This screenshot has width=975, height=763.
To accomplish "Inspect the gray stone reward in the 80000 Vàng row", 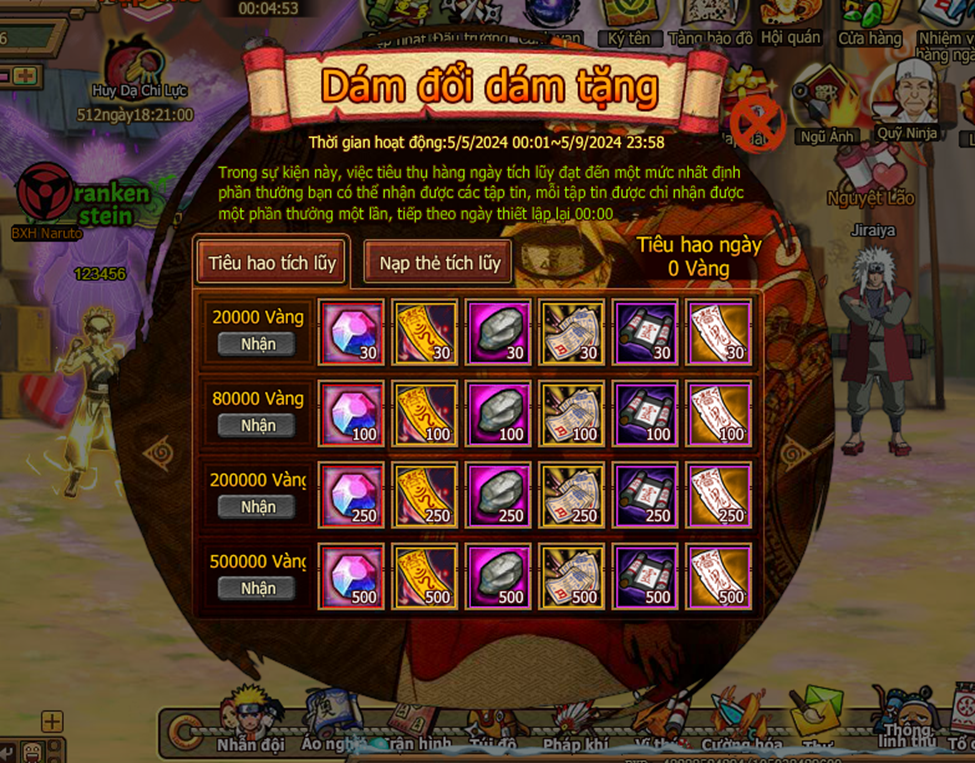I will (x=498, y=413).
